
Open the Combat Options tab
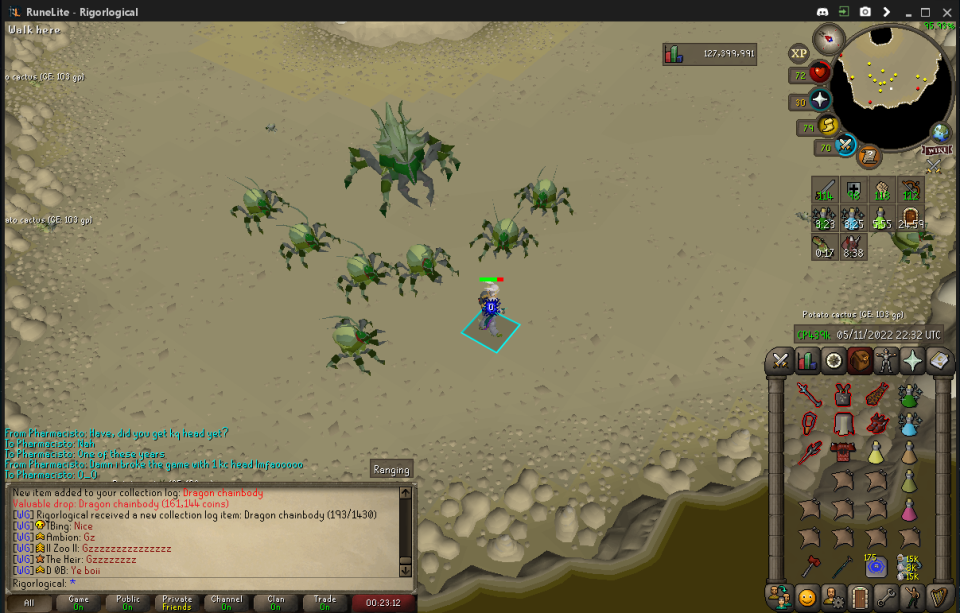click(x=781, y=361)
